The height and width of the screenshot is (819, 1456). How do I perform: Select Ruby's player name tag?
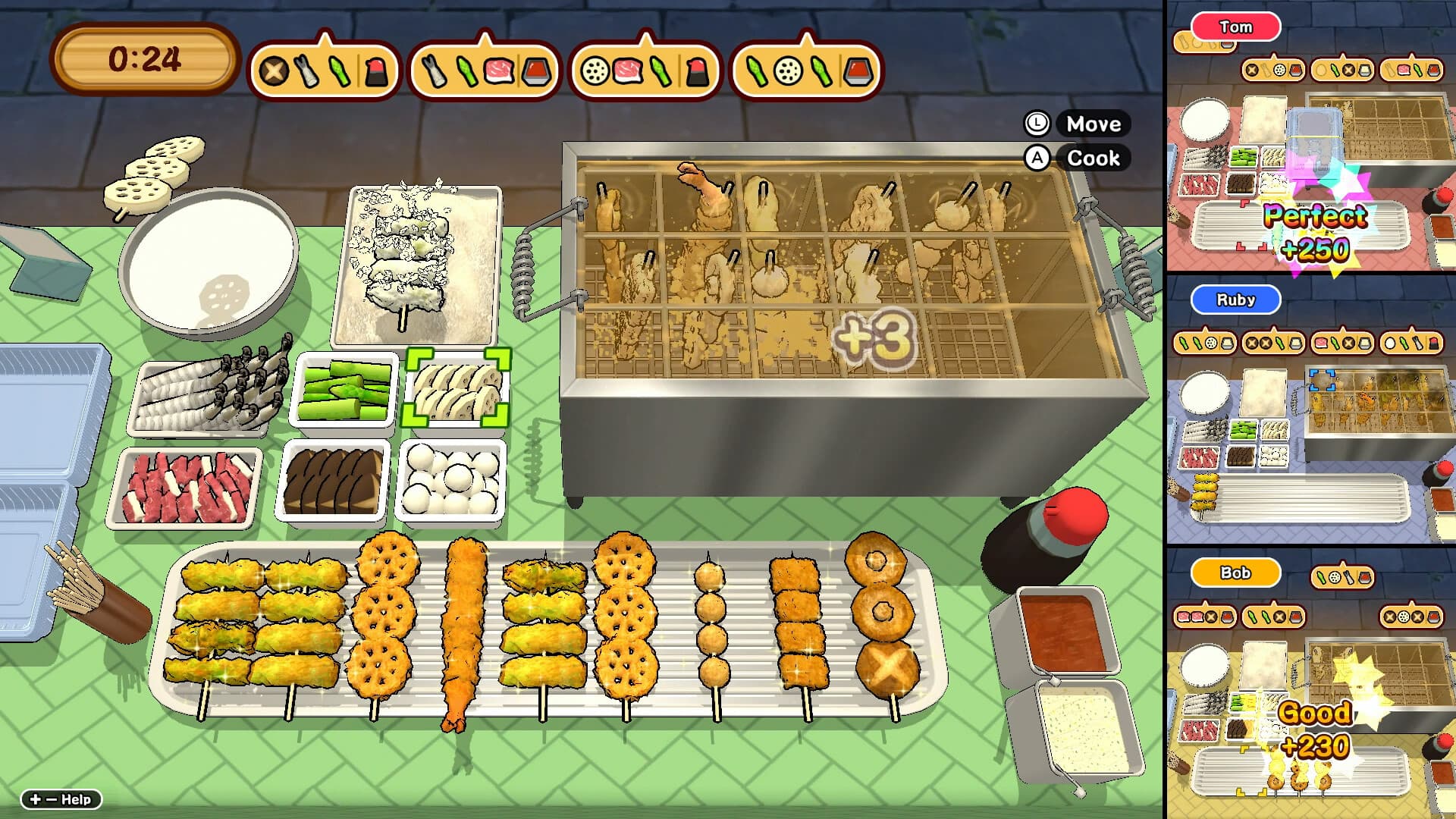click(x=1235, y=300)
